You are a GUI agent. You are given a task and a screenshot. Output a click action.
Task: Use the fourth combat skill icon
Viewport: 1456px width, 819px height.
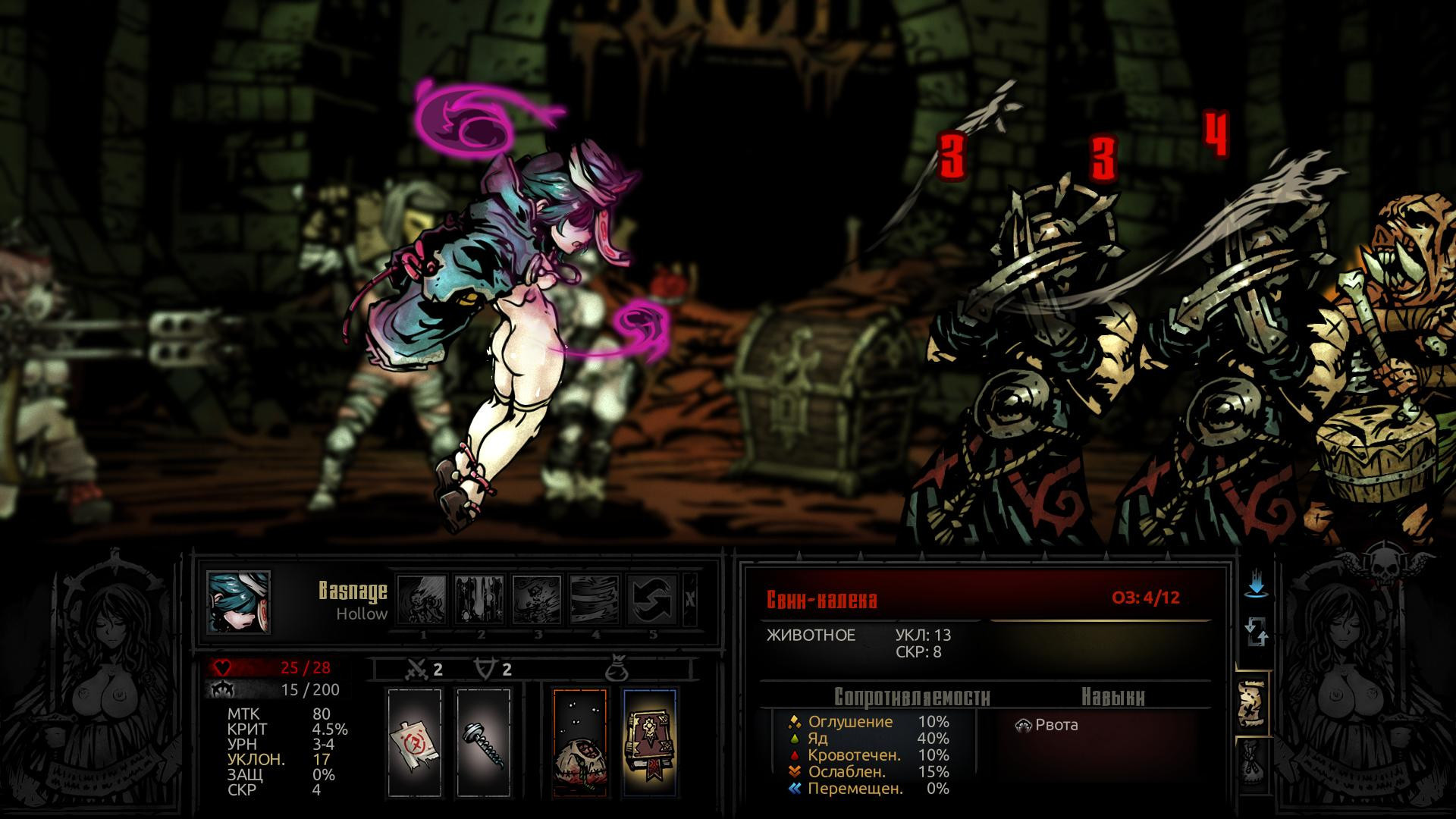click(595, 599)
